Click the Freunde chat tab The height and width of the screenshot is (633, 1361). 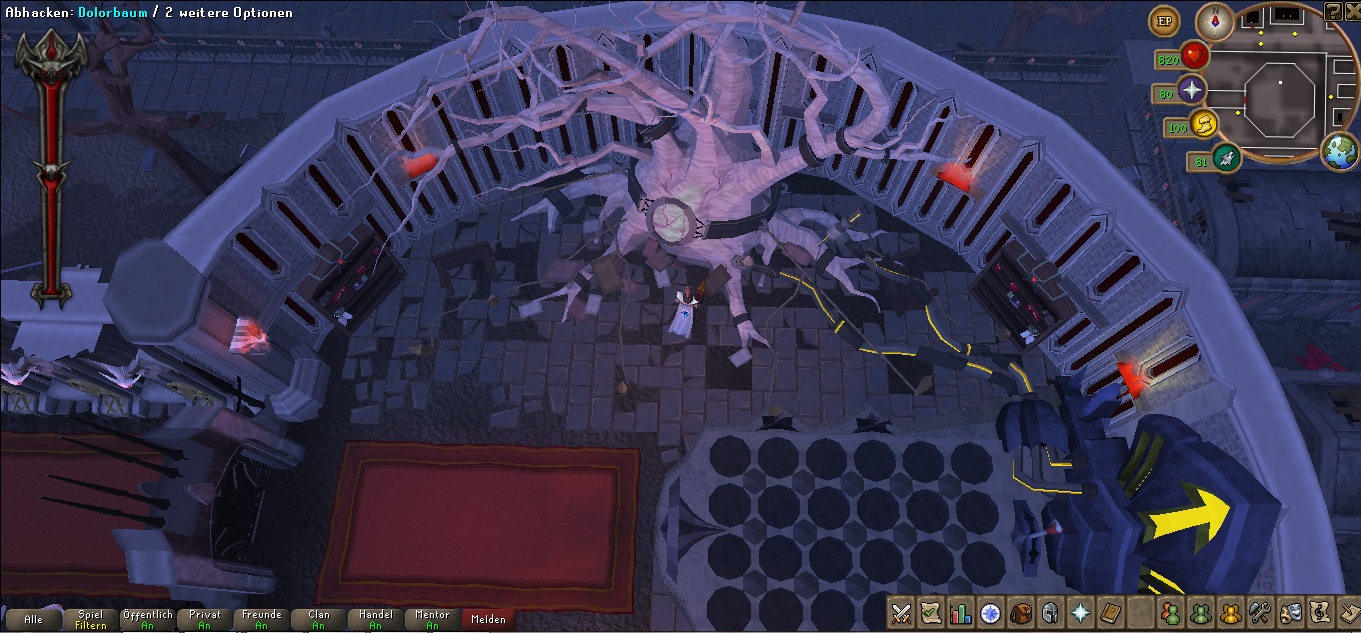pyautogui.click(x=261, y=619)
